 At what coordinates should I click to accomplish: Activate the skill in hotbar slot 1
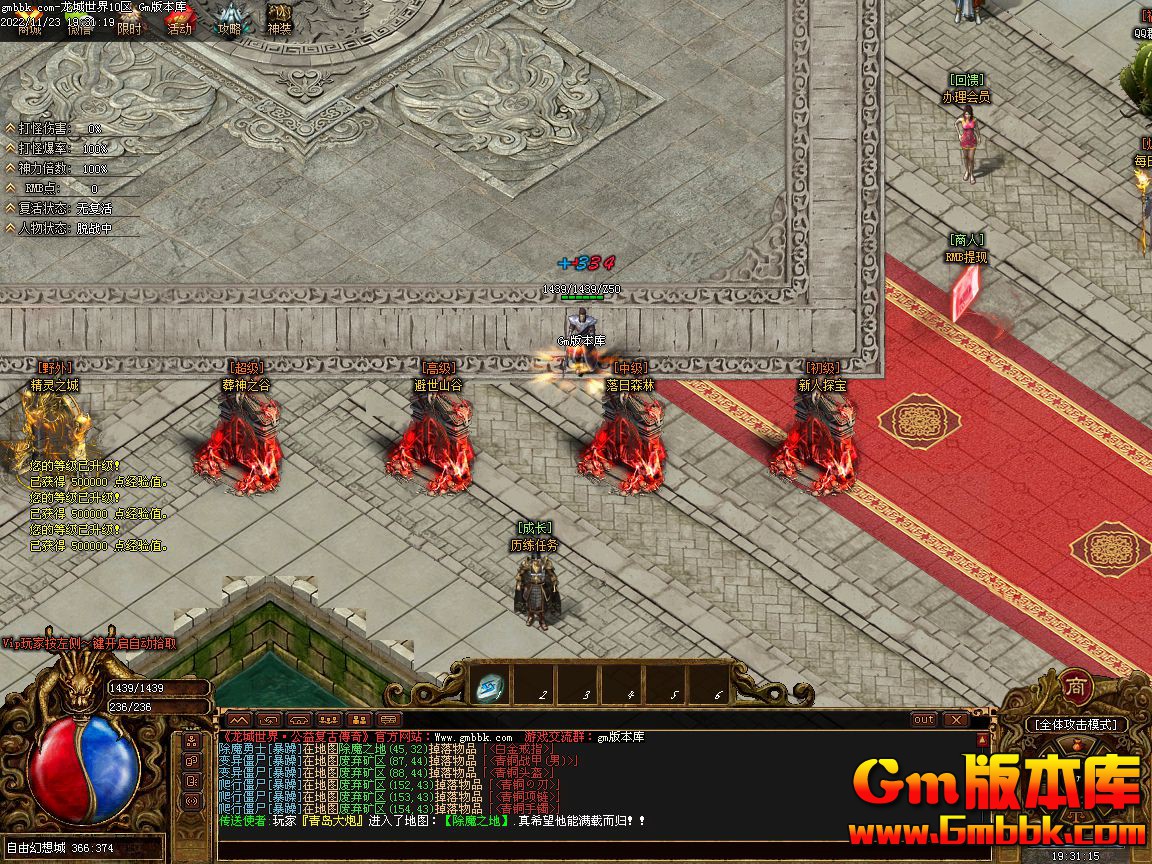pos(490,686)
